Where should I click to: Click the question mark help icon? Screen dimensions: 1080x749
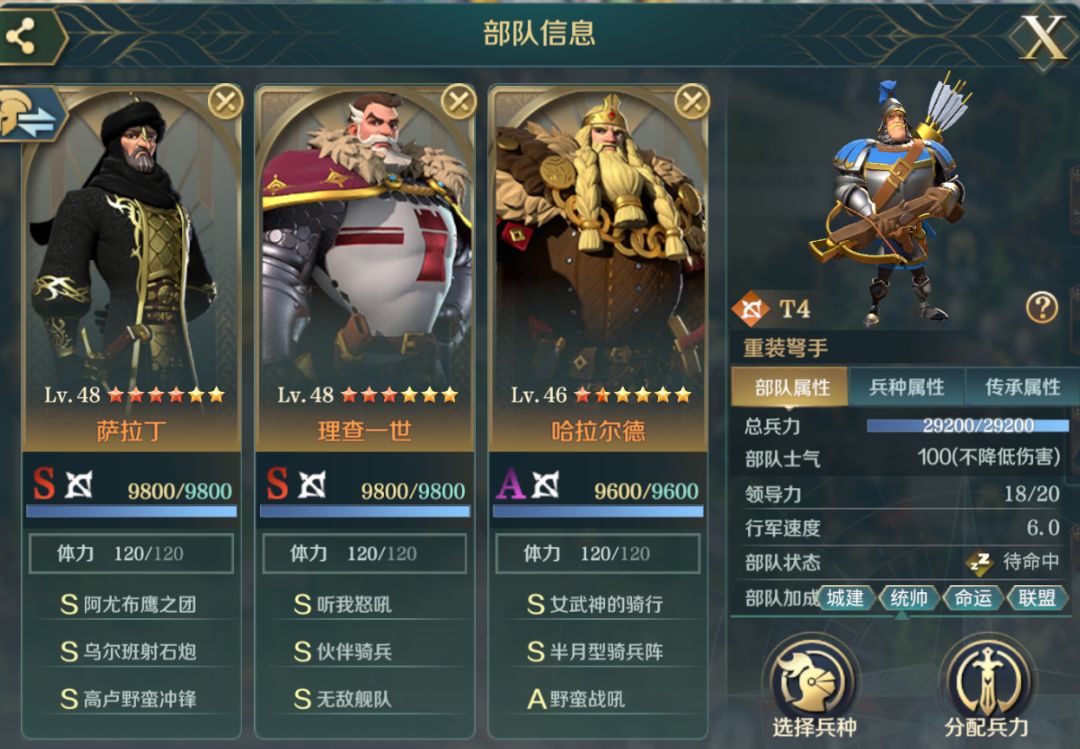click(1041, 308)
